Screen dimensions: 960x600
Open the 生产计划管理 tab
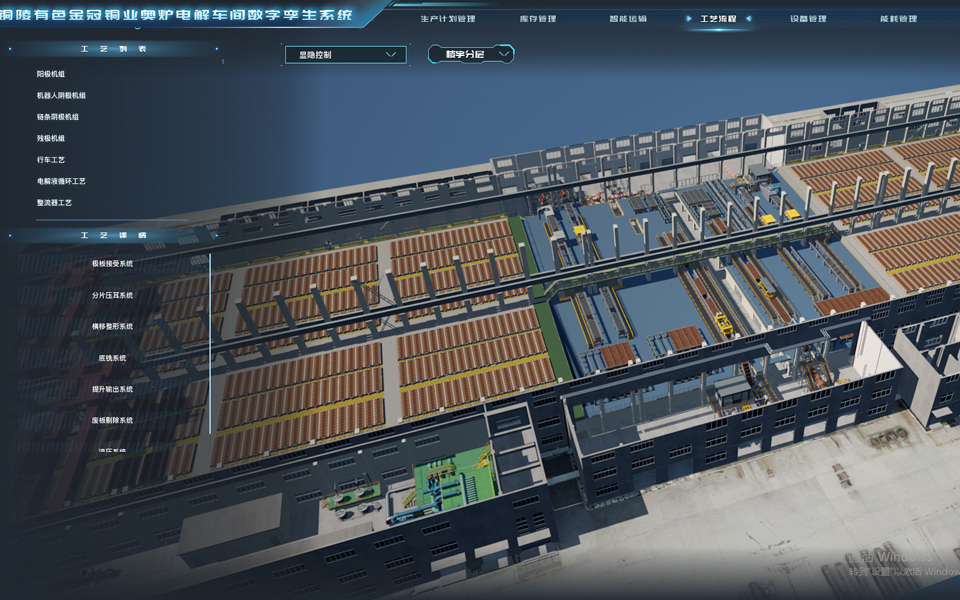coord(448,19)
